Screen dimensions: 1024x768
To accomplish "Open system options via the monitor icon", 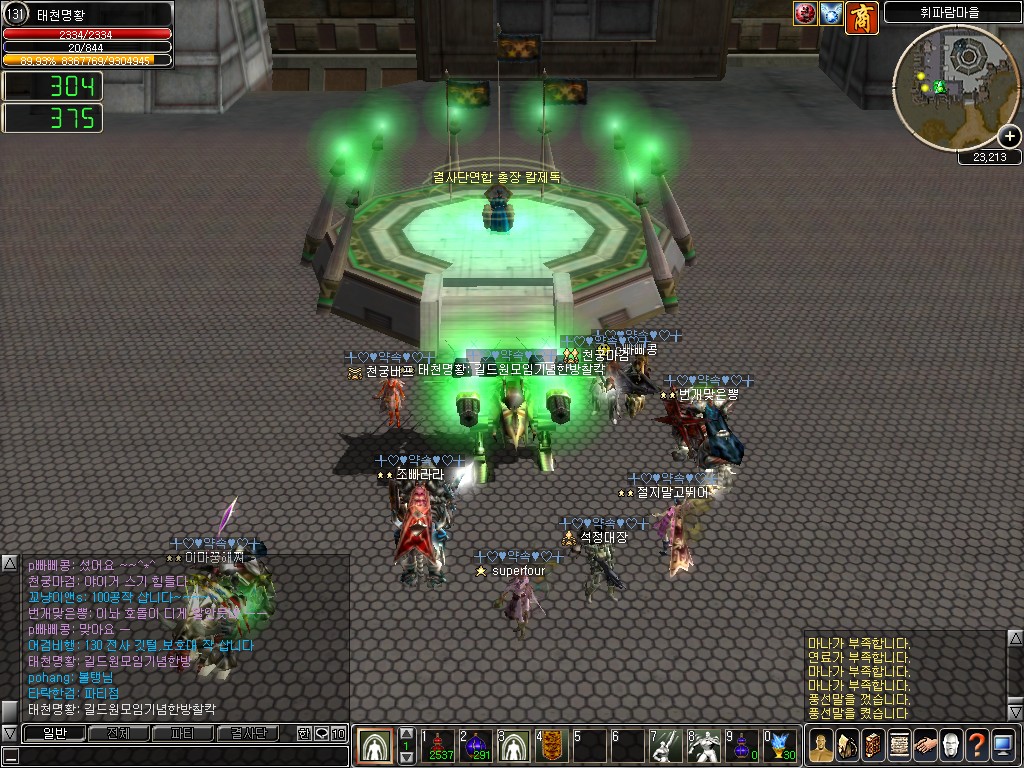I will tap(1003, 746).
